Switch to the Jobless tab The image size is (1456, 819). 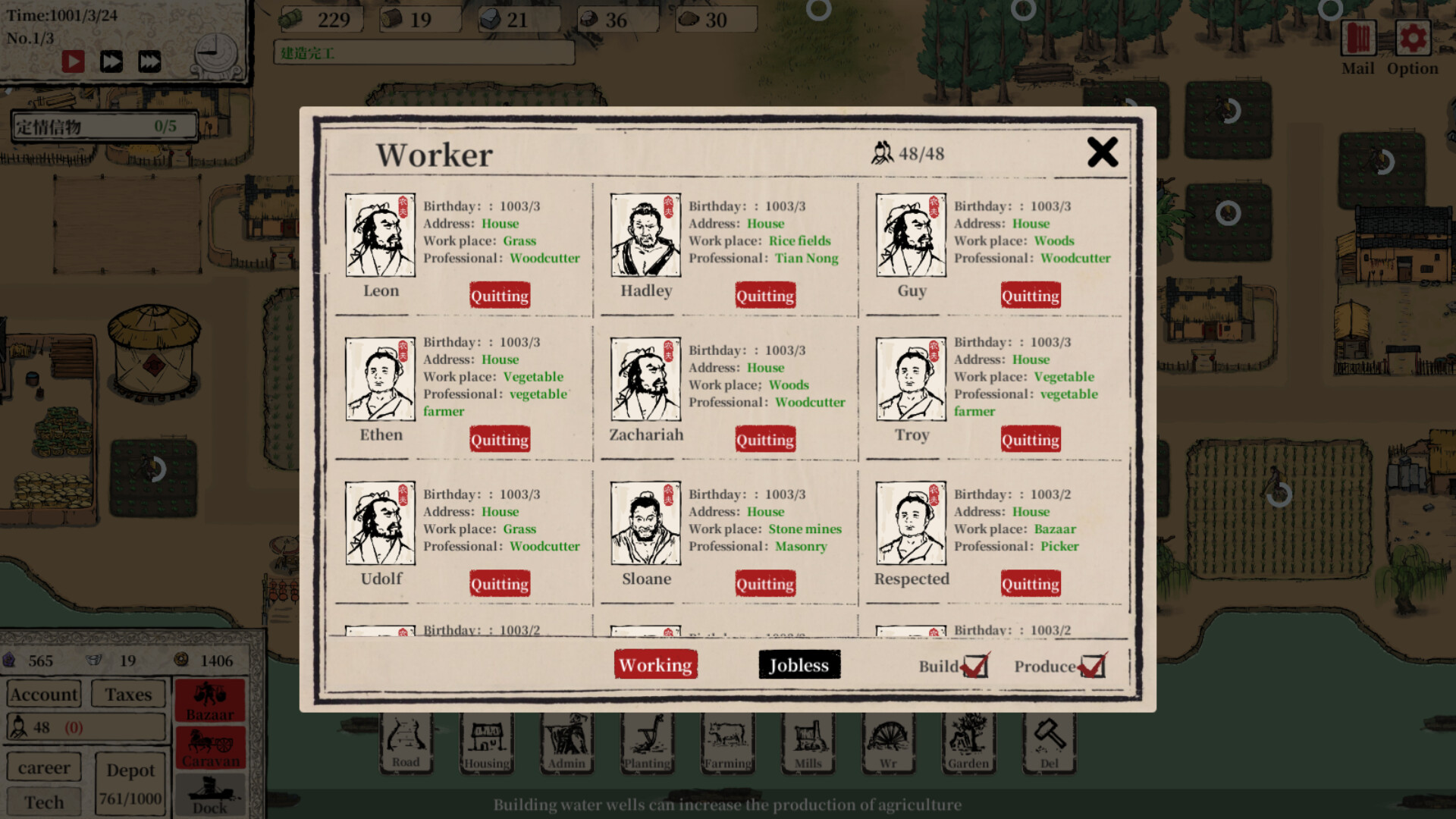[799, 664]
